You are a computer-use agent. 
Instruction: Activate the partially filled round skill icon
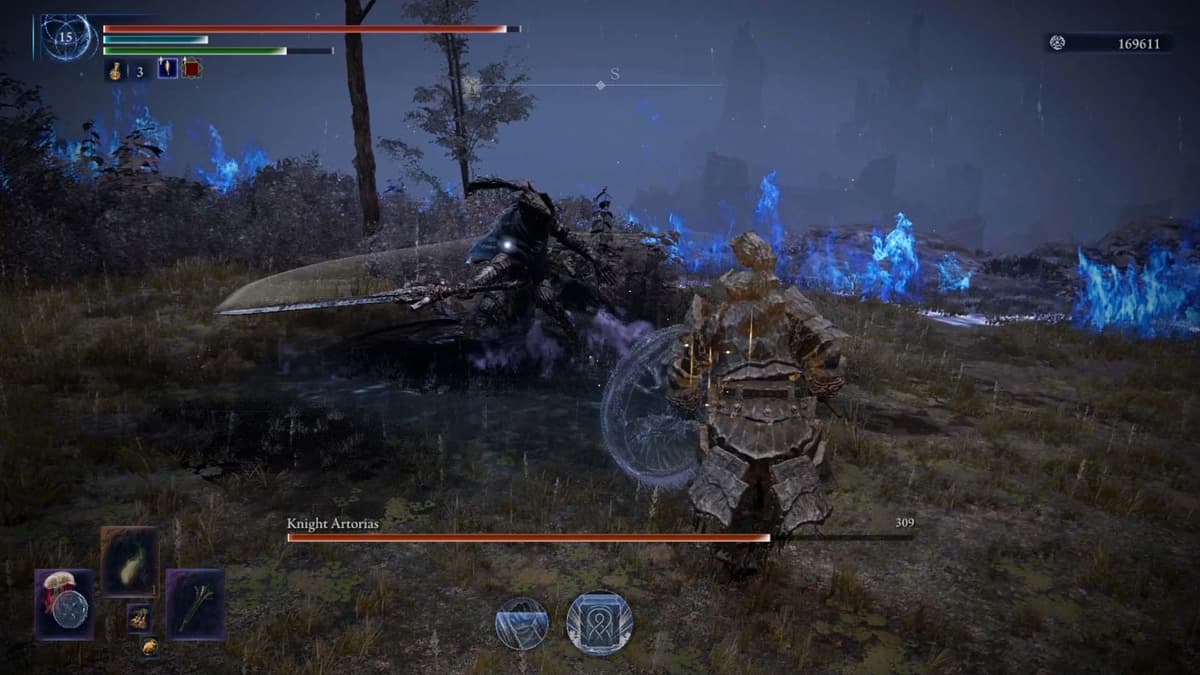tap(522, 623)
